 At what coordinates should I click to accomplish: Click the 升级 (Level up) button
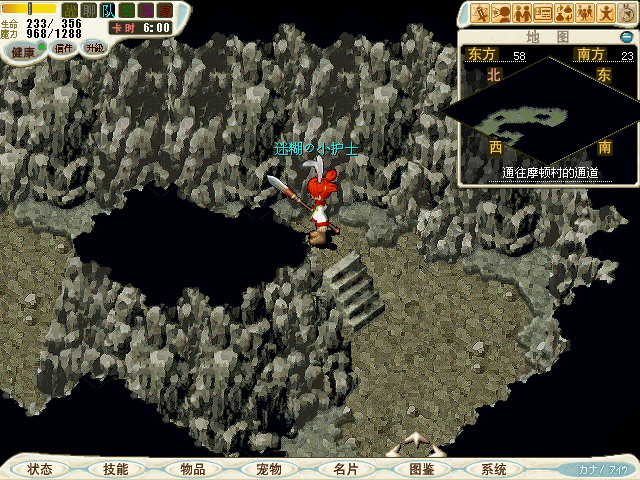point(93,48)
